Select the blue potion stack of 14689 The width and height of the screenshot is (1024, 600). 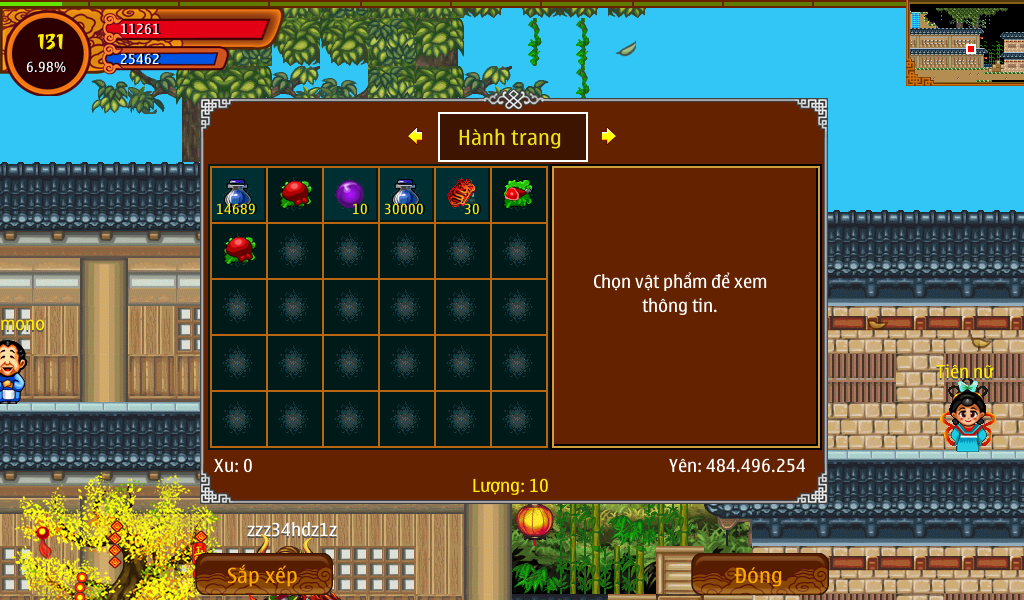click(238, 195)
